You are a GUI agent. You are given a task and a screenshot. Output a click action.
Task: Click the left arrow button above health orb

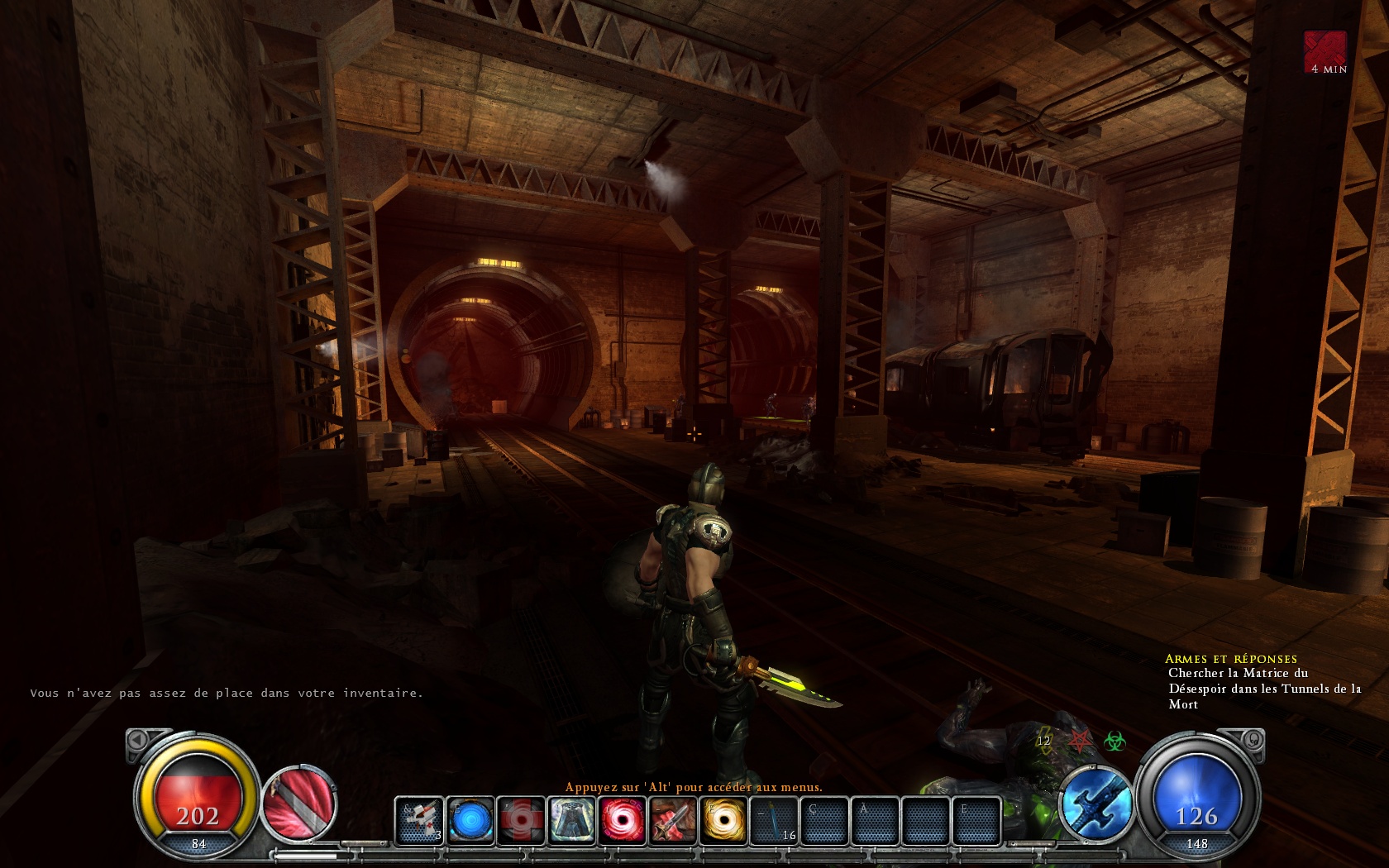(138, 739)
